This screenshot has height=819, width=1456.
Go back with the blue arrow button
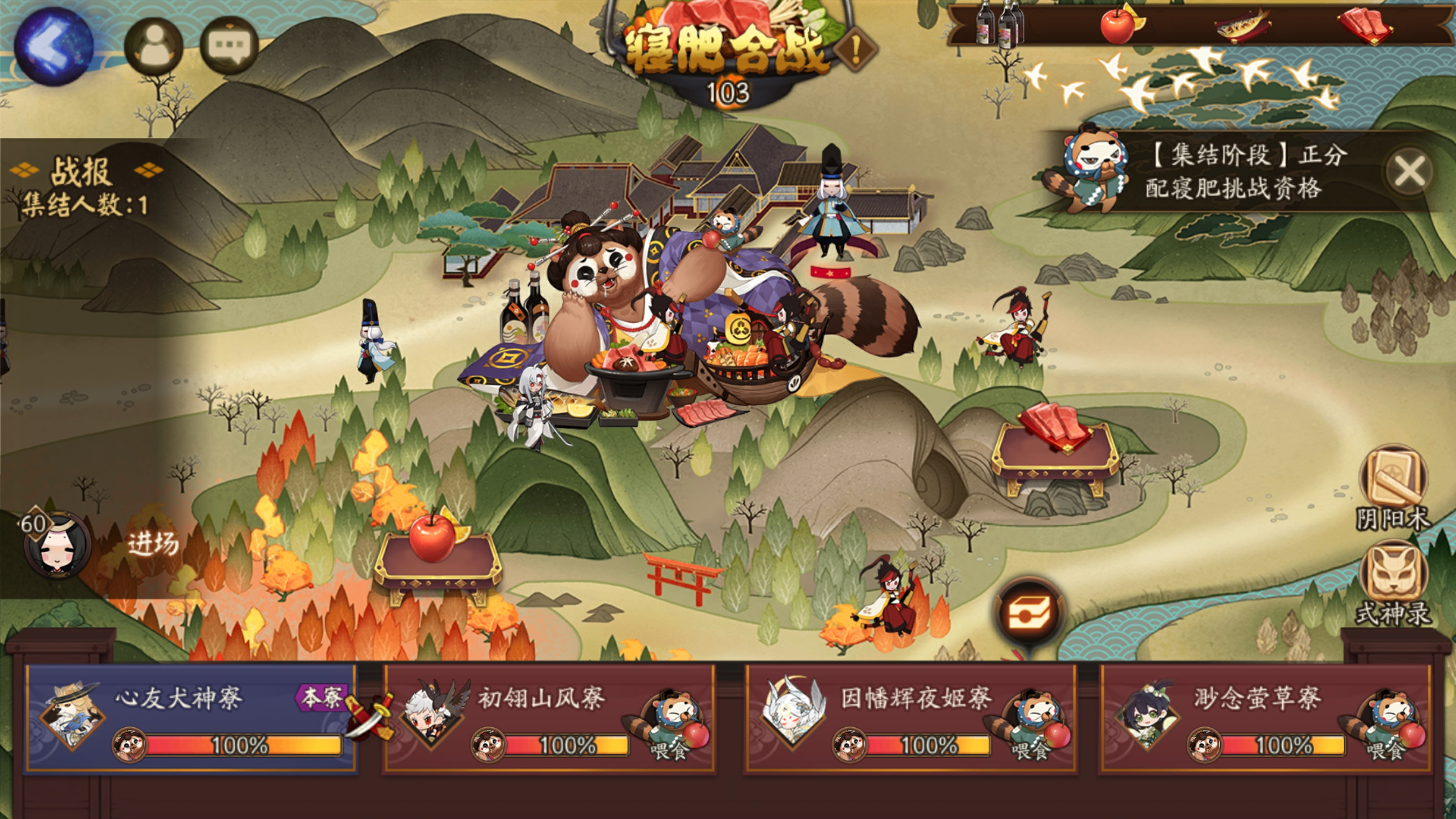(54, 46)
